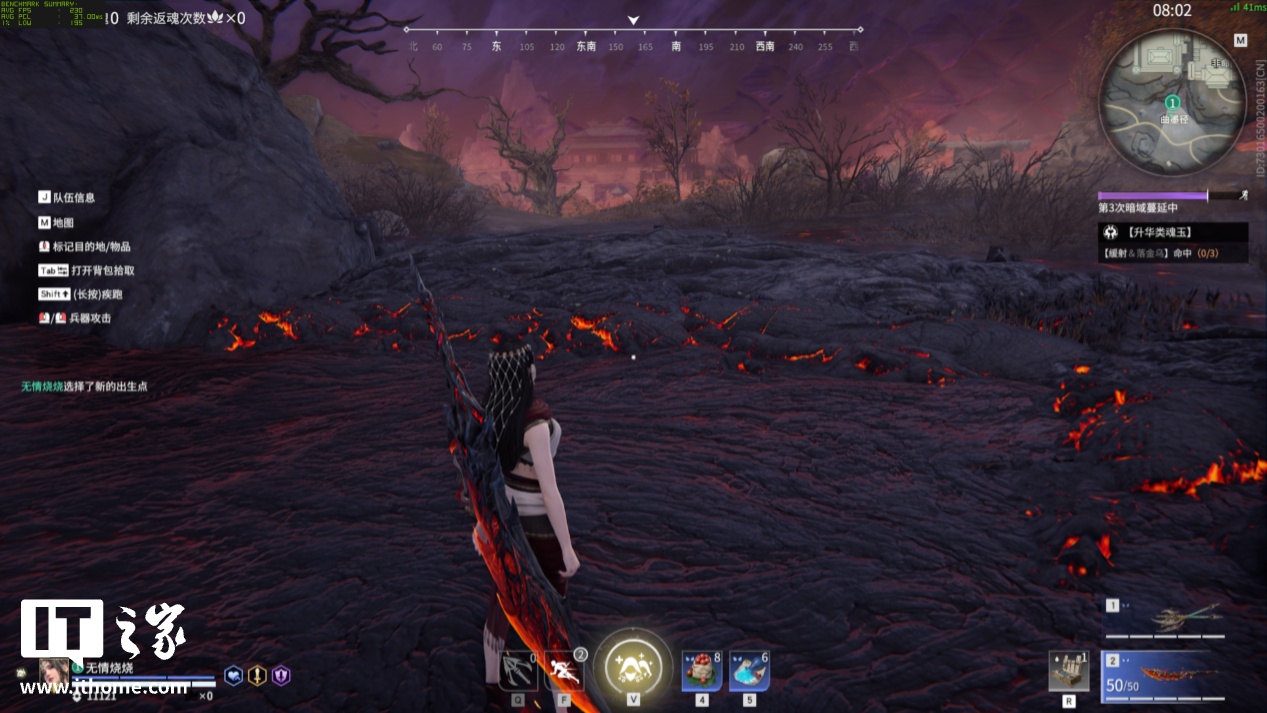Click the purple shield buff icon

tap(281, 676)
